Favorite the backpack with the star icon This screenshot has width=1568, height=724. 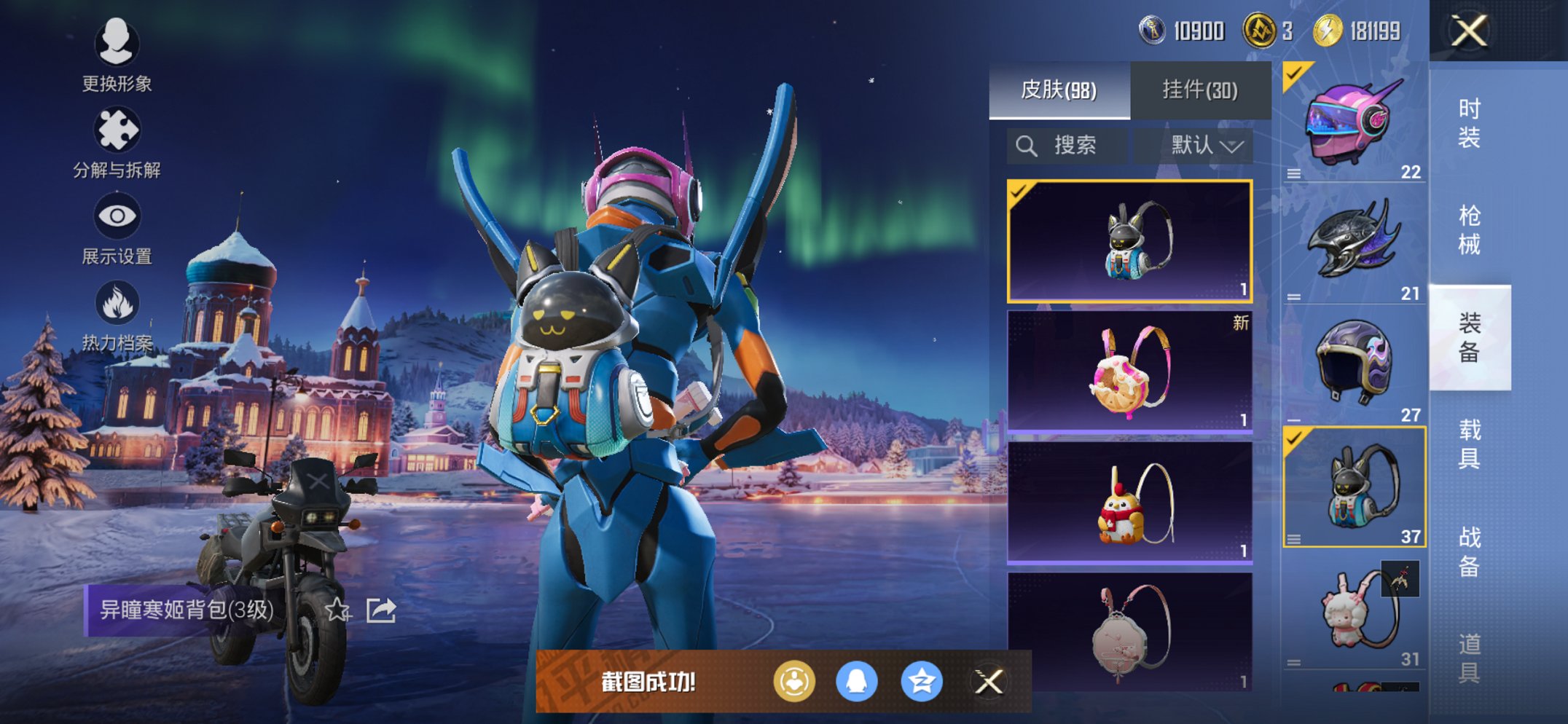tap(337, 610)
